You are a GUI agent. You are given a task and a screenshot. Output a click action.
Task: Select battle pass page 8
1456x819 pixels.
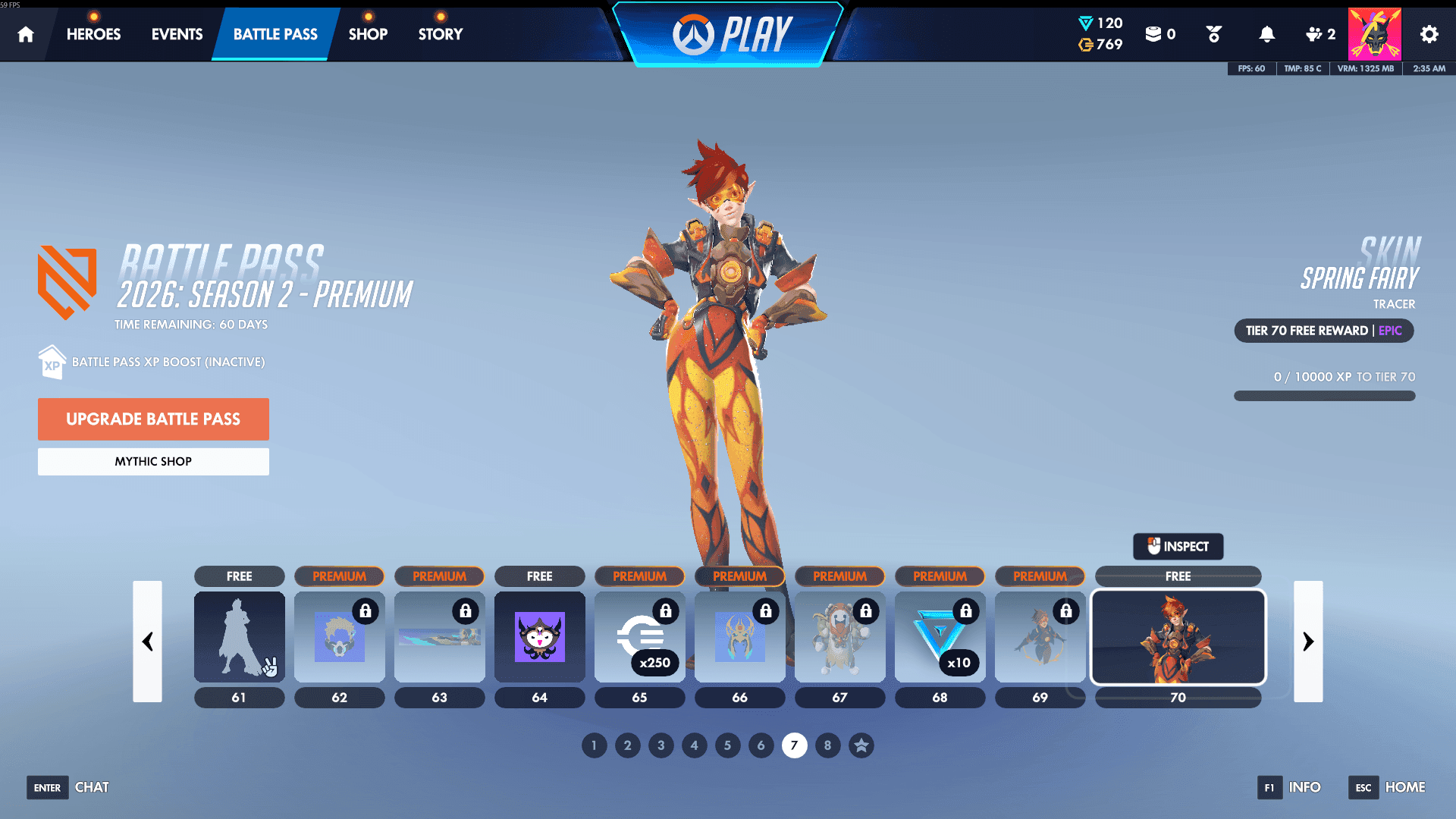point(828,745)
